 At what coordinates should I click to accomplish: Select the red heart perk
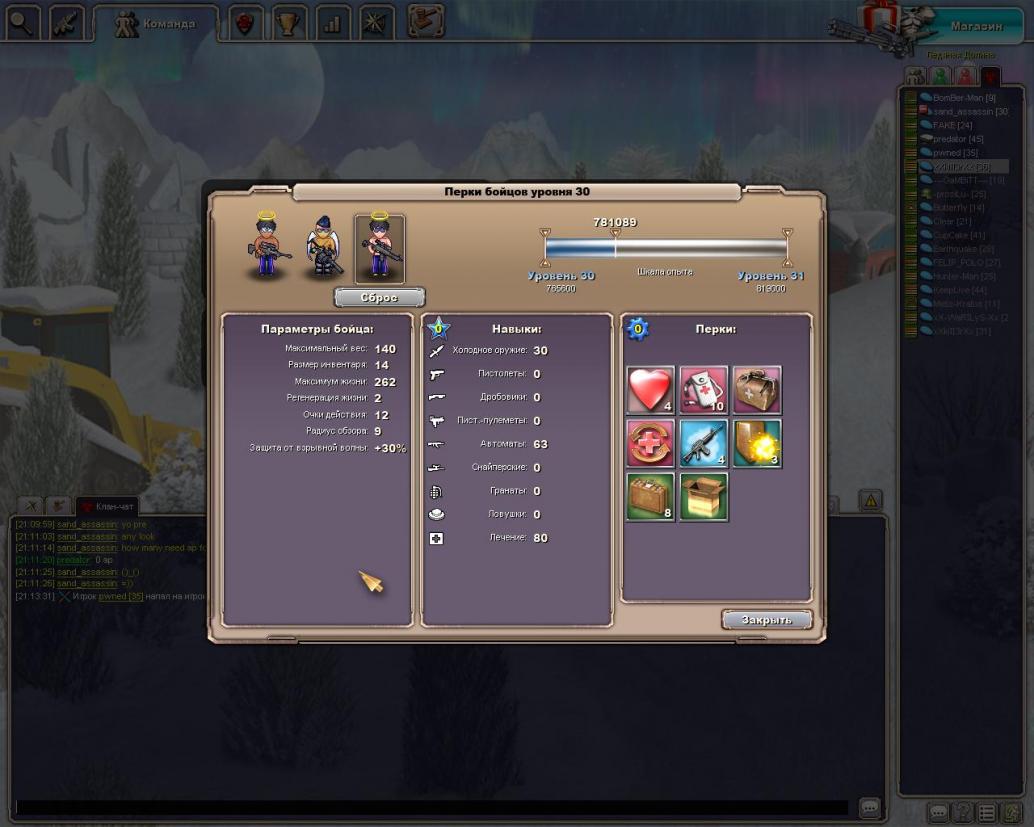[651, 390]
